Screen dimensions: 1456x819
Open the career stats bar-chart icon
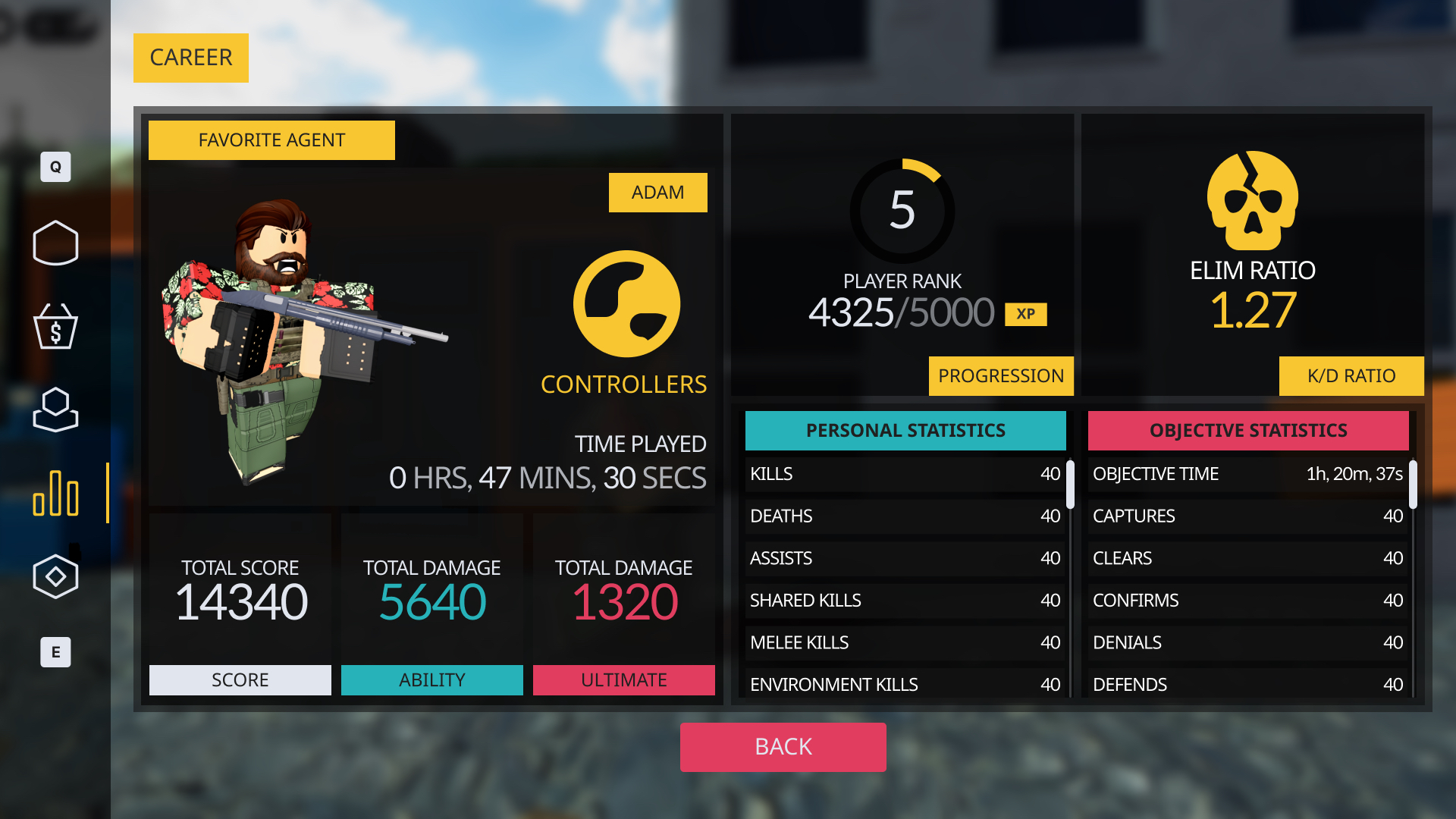(55, 494)
